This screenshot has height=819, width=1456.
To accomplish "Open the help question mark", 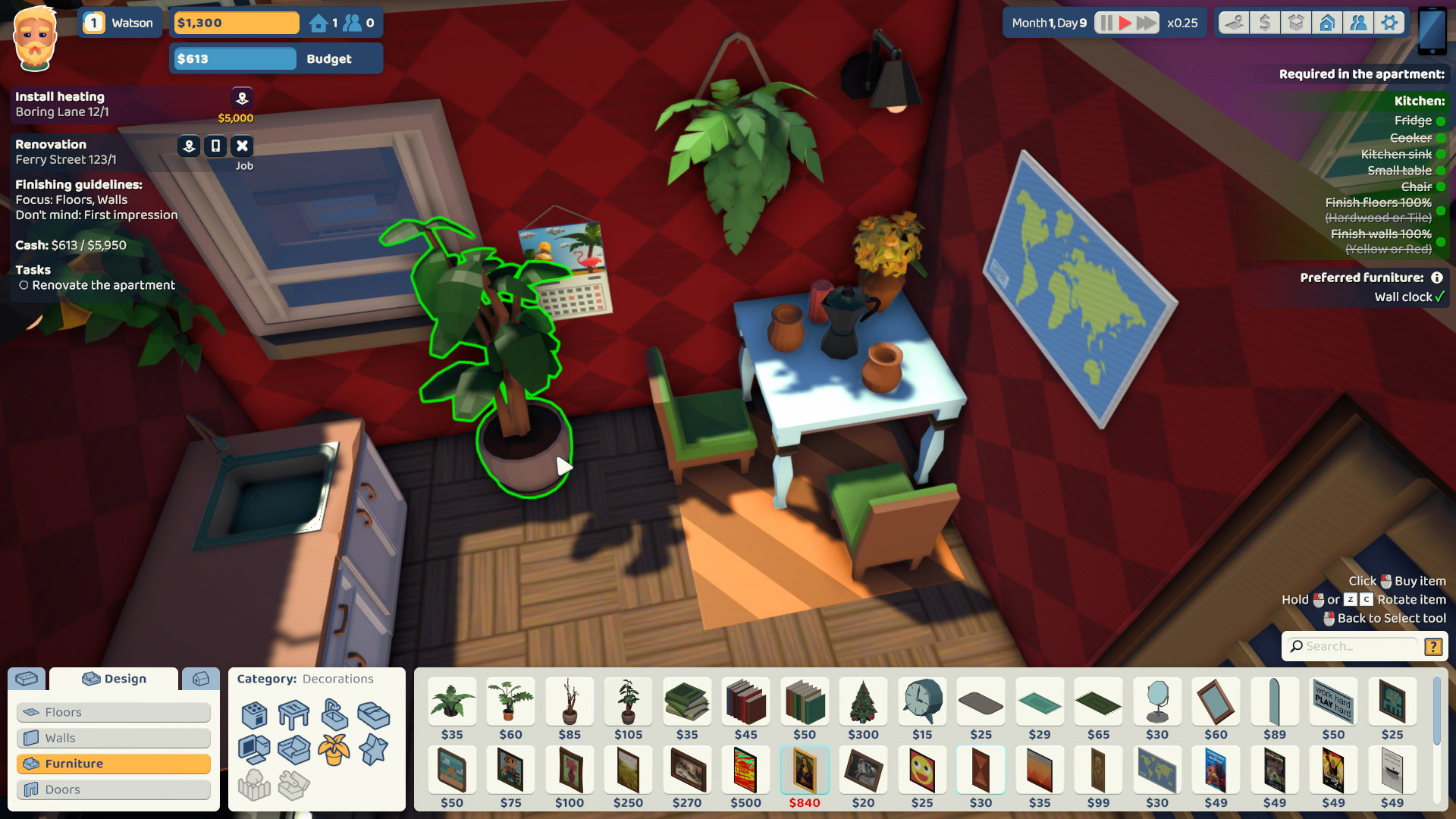I will click(x=1433, y=647).
